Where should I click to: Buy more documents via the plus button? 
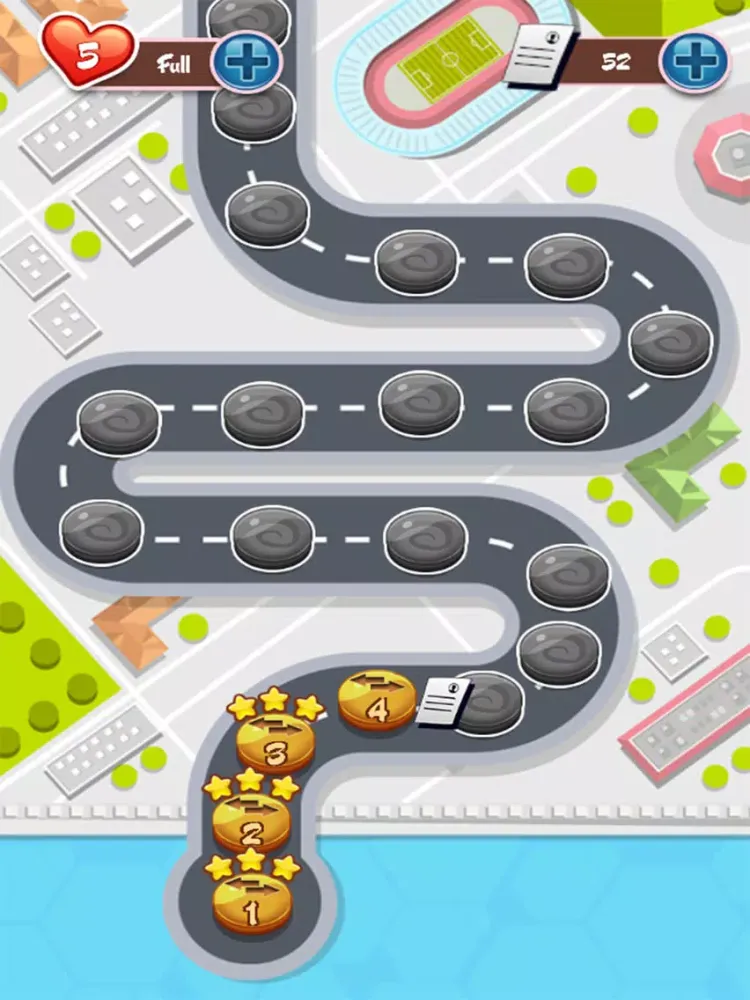(x=694, y=61)
